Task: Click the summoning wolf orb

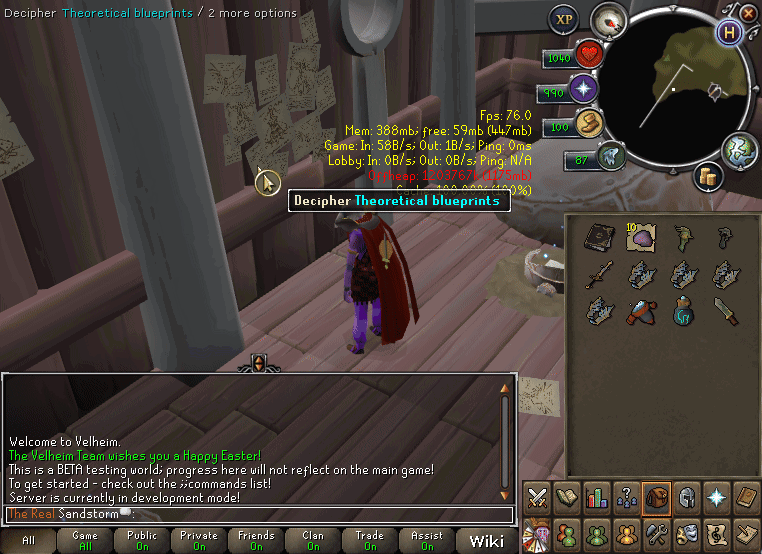Action: (x=611, y=157)
